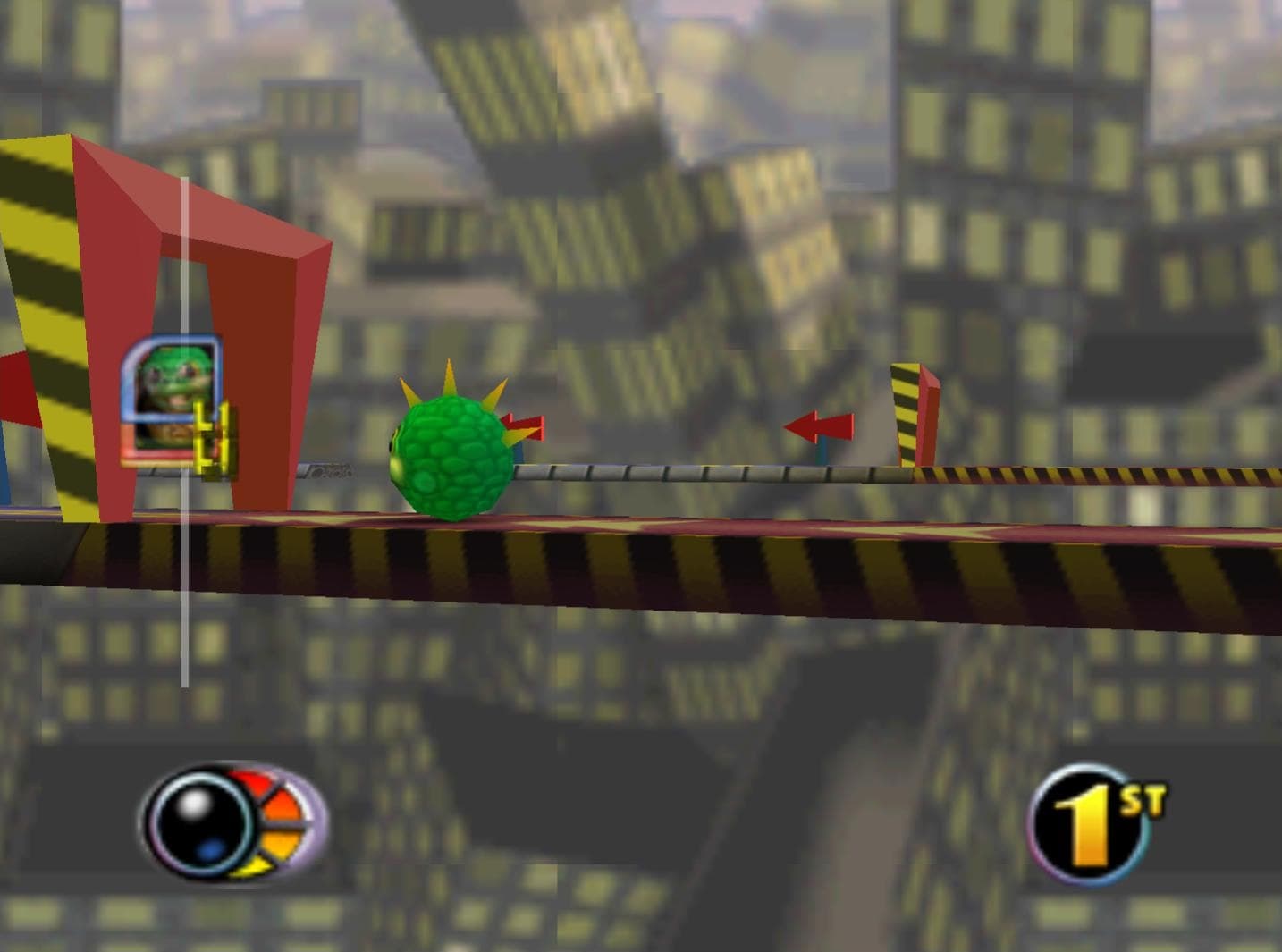
Task: Toggle the yellow spikes on the green ball
Action: (447, 375)
